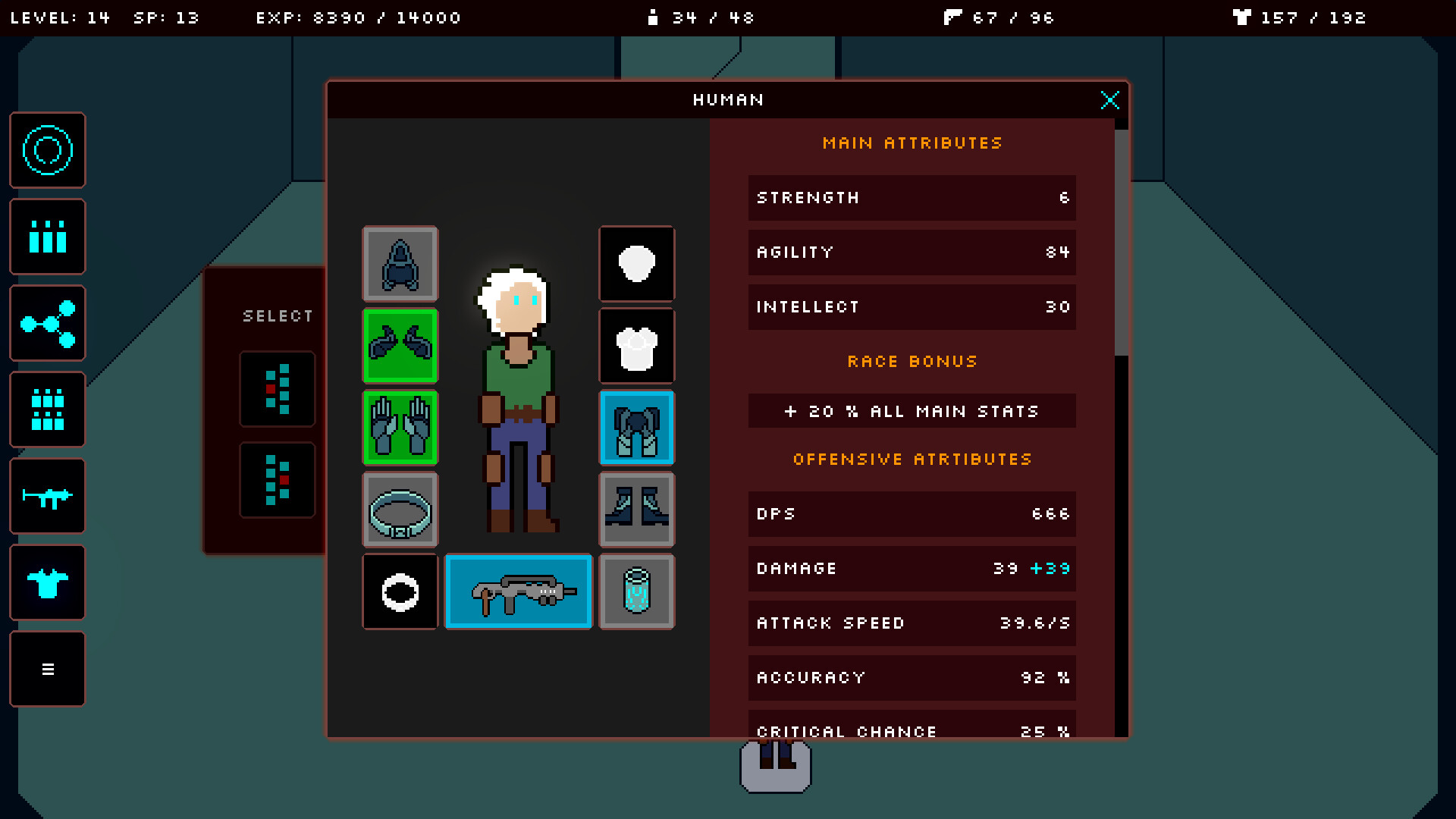Click the 20% all main stats race bonus
1456x819 pixels.
coord(912,411)
